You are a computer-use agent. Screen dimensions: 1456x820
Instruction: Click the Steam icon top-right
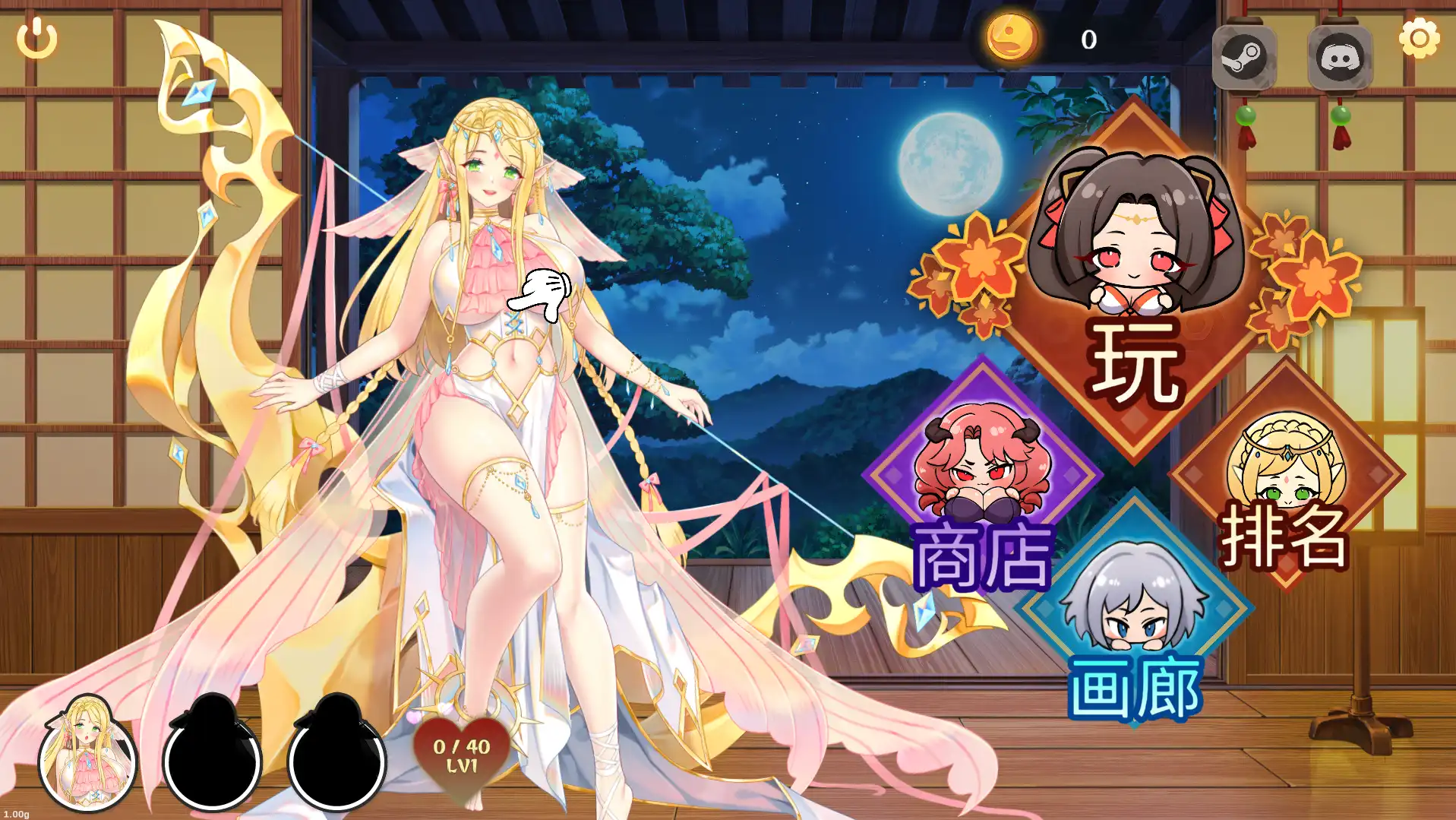point(1246,55)
